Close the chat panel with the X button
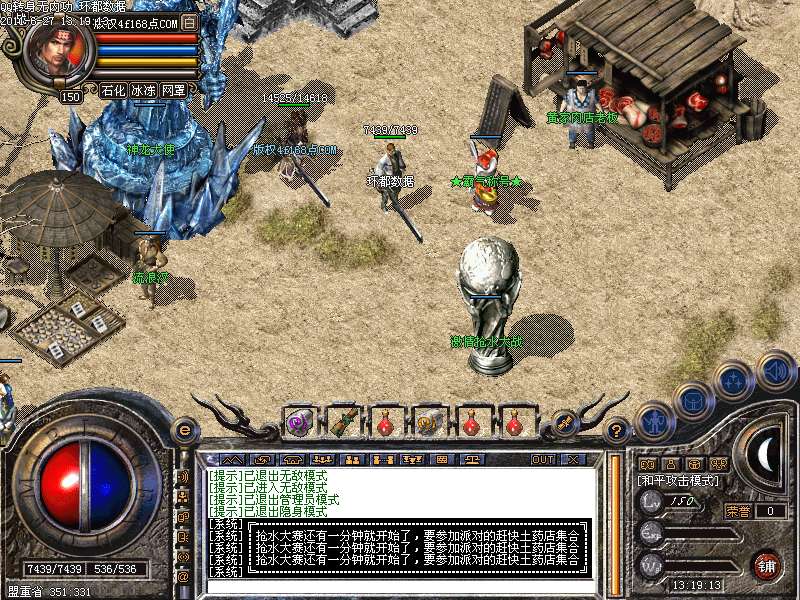Image resolution: width=800 pixels, height=600 pixels. pyautogui.click(x=573, y=460)
